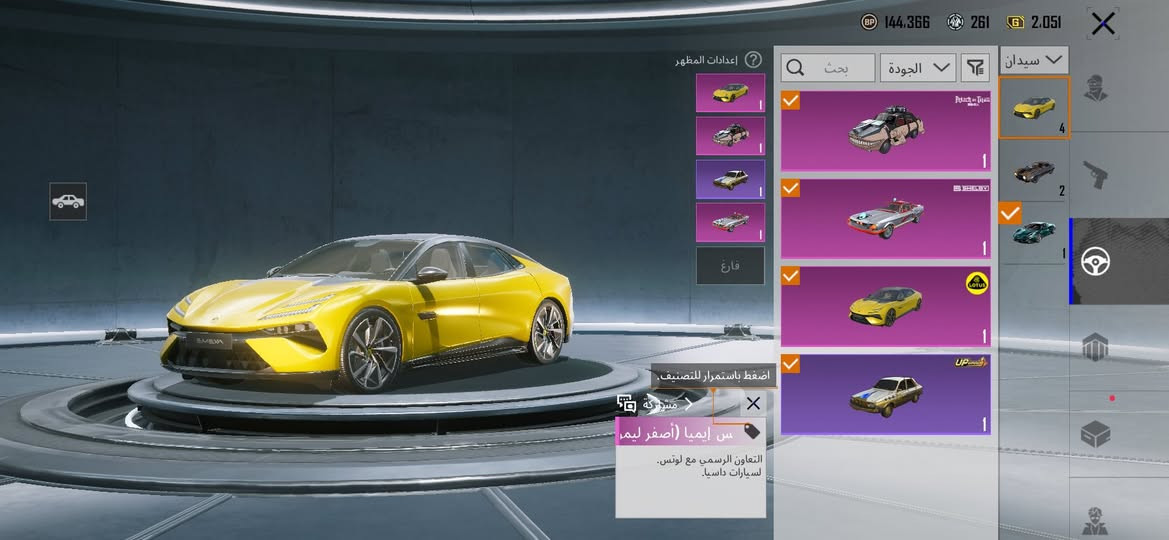
Task: Choose the Shelby car skin card
Action: coord(885,217)
